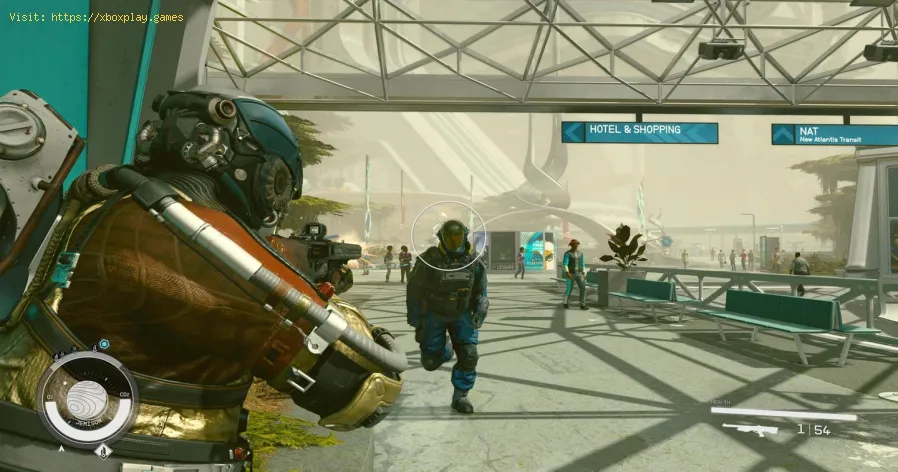The height and width of the screenshot is (472, 898).
Task: Click the Jemison planet compass watch
Action: pos(87,397)
